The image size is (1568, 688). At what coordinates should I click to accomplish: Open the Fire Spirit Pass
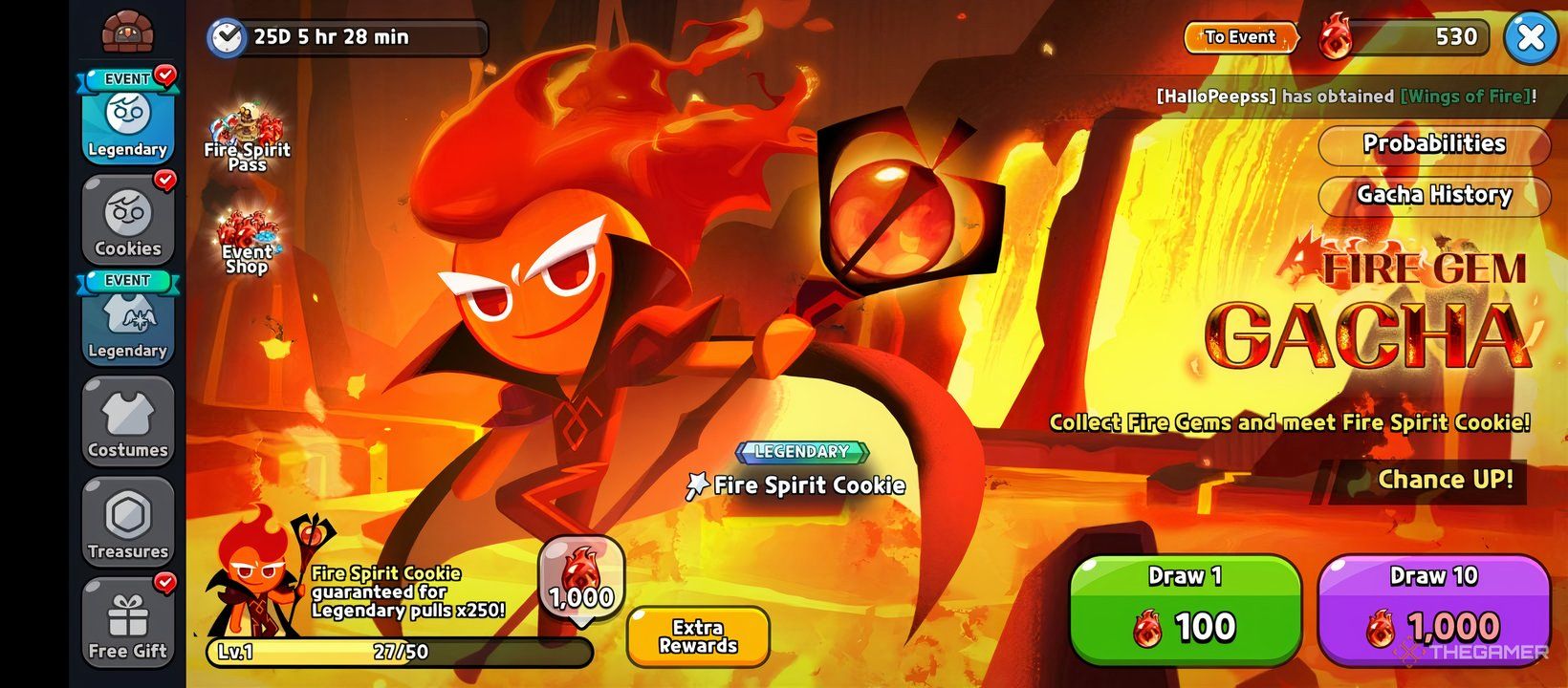coord(247,139)
